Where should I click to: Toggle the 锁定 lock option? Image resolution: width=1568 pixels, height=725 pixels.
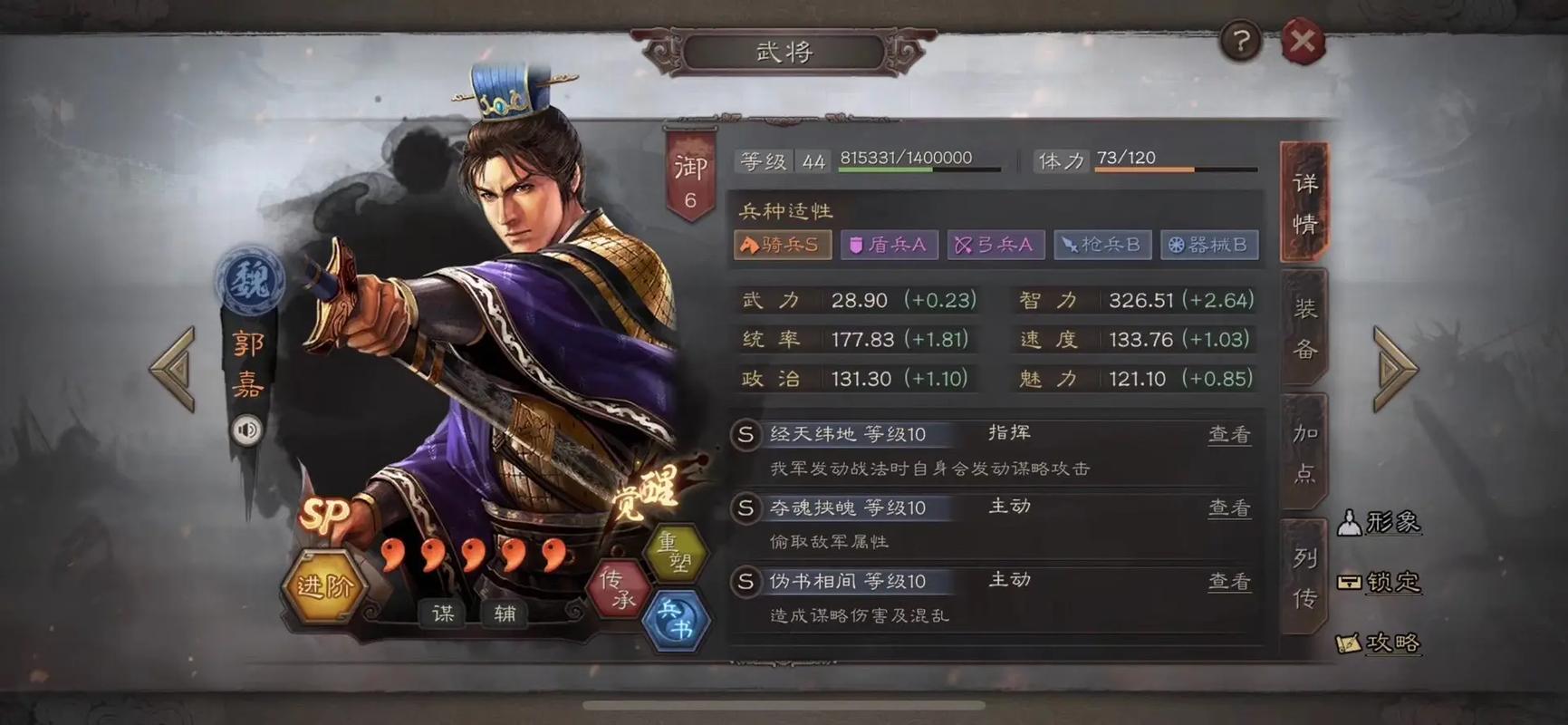[1379, 582]
